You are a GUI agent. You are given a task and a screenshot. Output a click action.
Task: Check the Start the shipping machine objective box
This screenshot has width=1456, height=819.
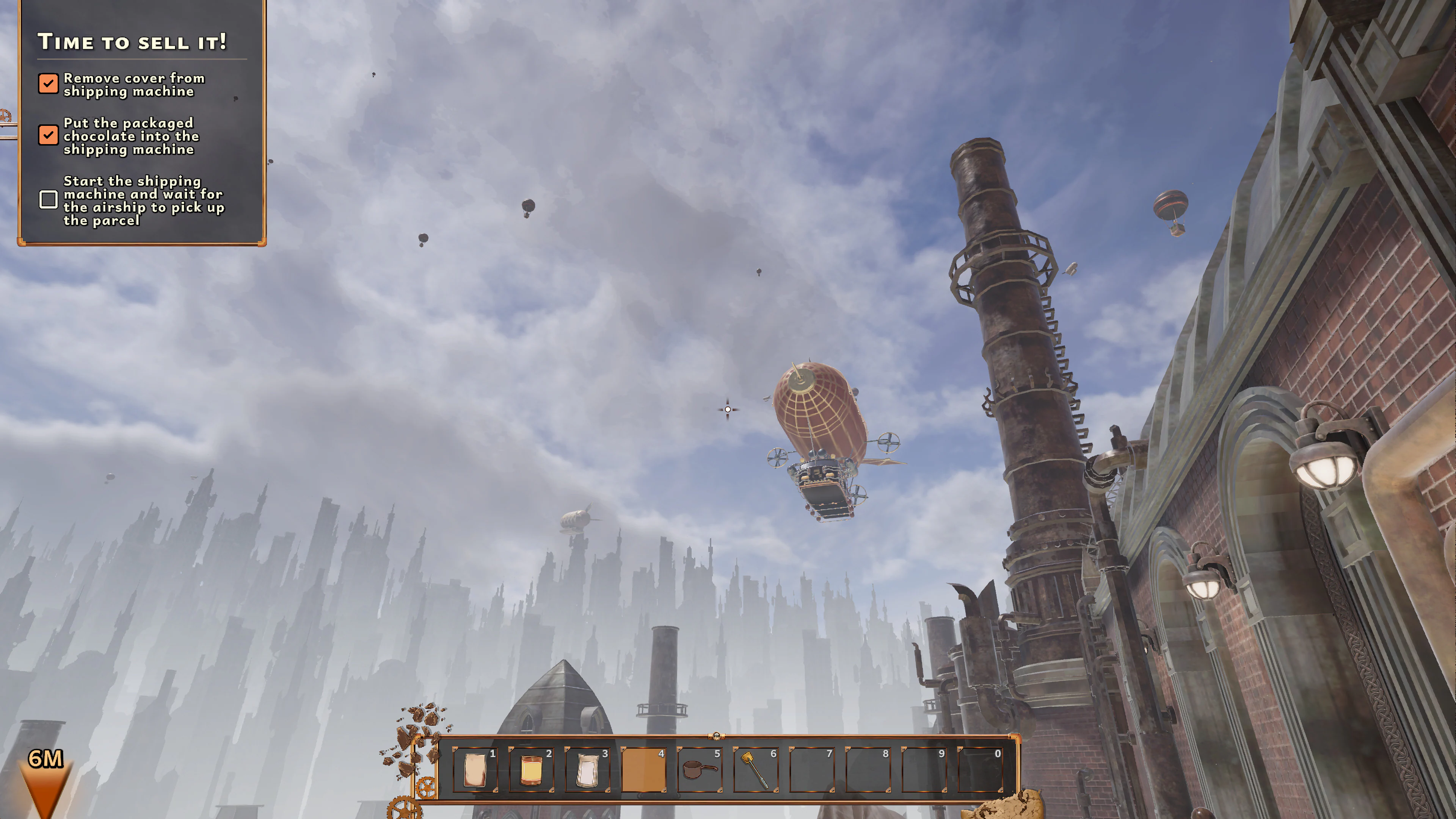[49, 199]
